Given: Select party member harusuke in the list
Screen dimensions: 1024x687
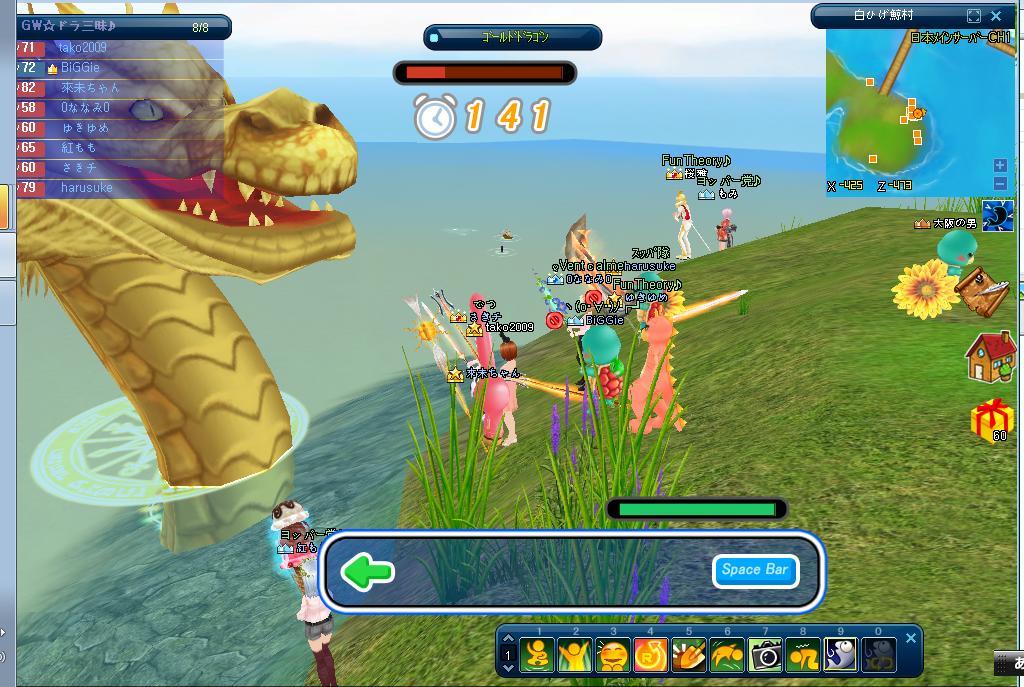Looking at the screenshot, I should (87, 188).
